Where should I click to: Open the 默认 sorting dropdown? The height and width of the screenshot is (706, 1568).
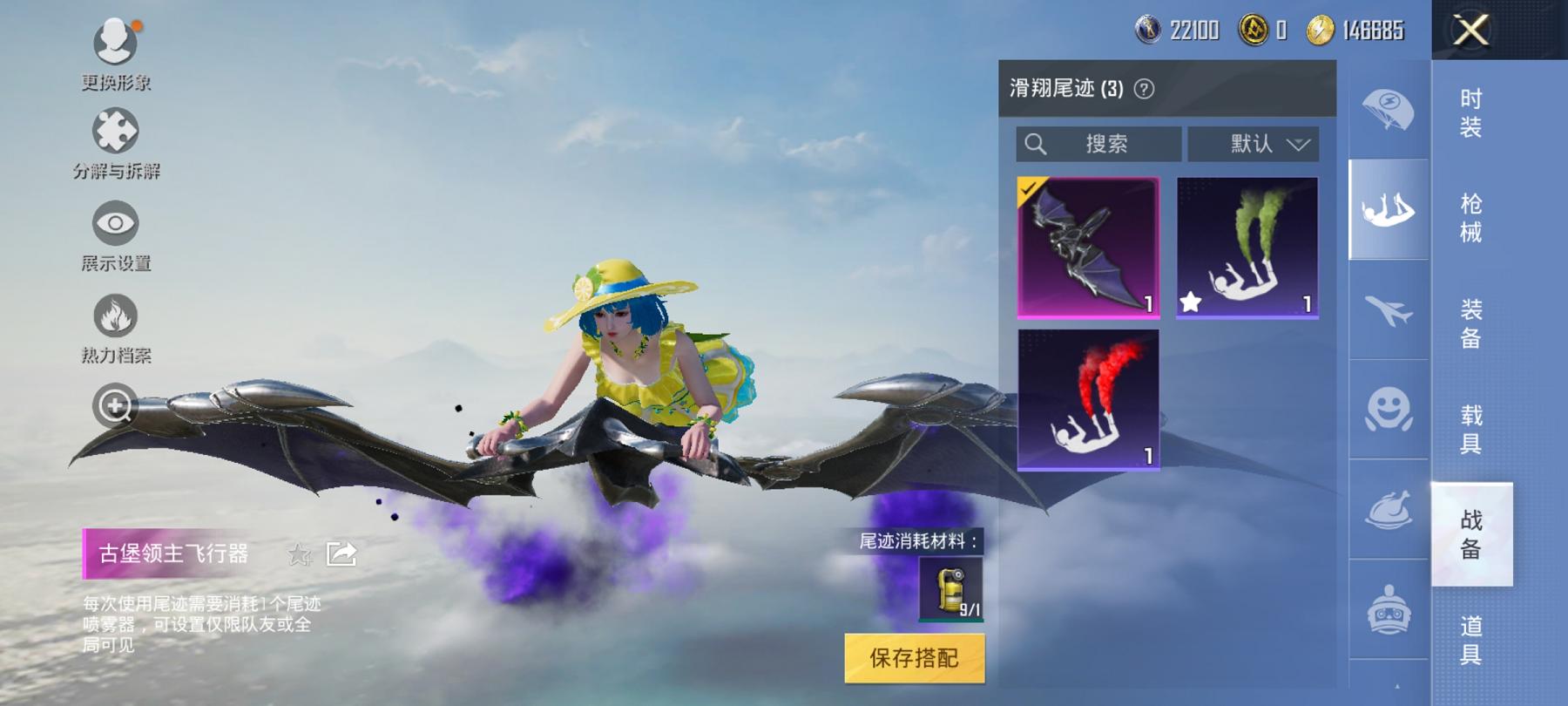[1253, 144]
